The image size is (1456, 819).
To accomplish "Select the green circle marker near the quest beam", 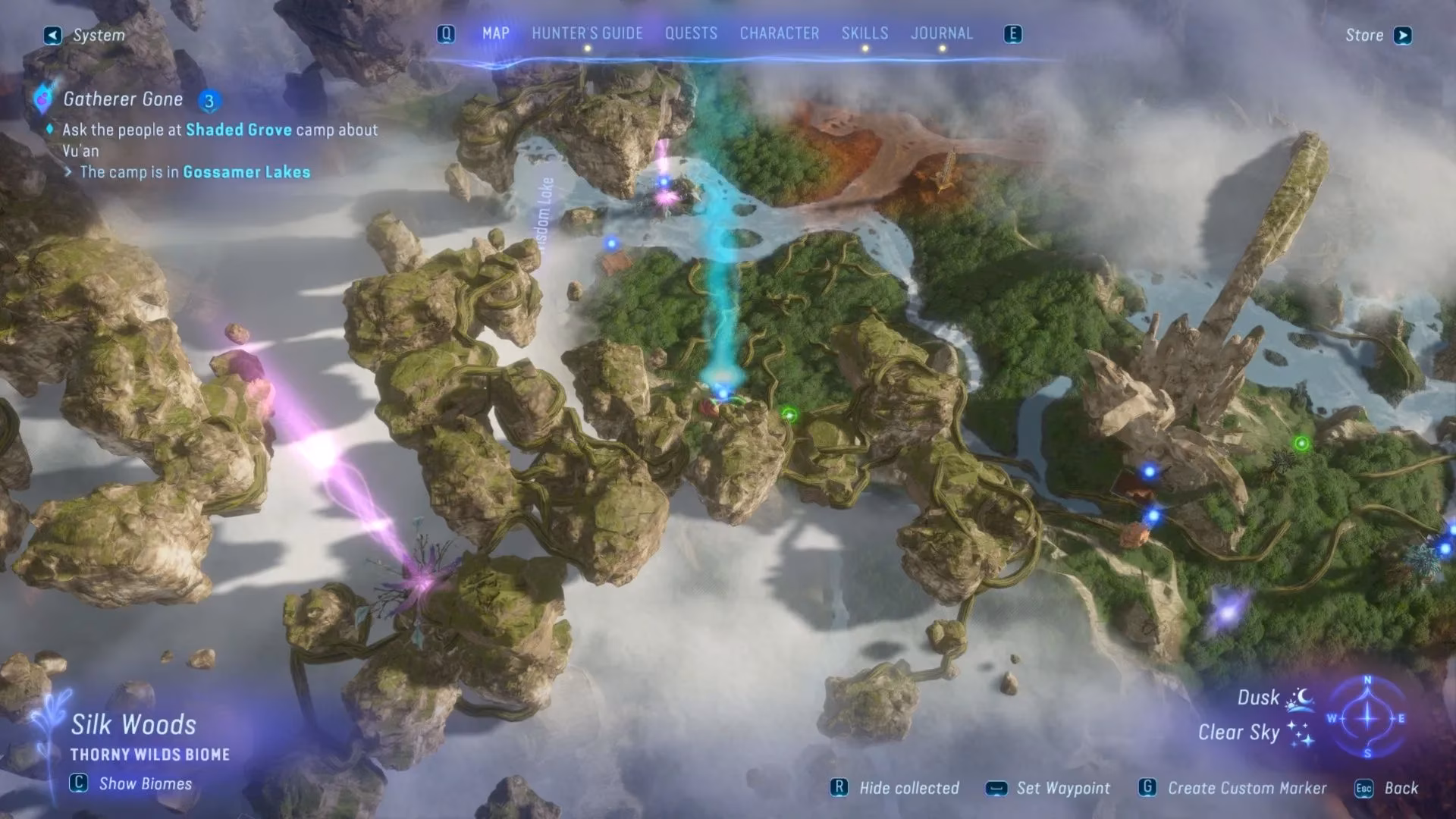I will point(789,414).
